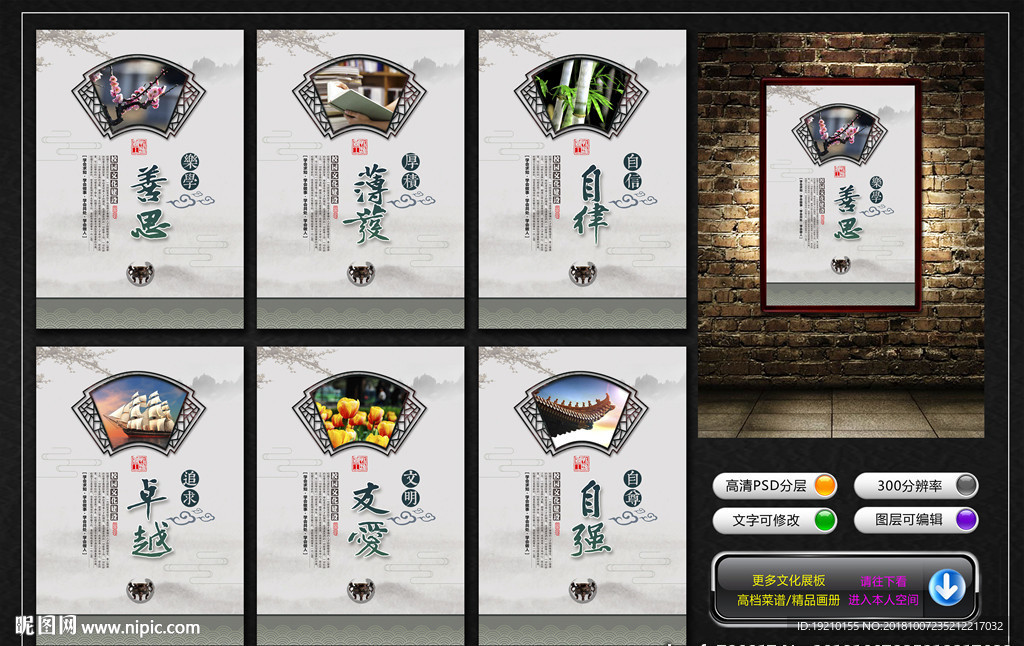
Task: Open the 薄发 open-book poster
Action: pos(360,179)
